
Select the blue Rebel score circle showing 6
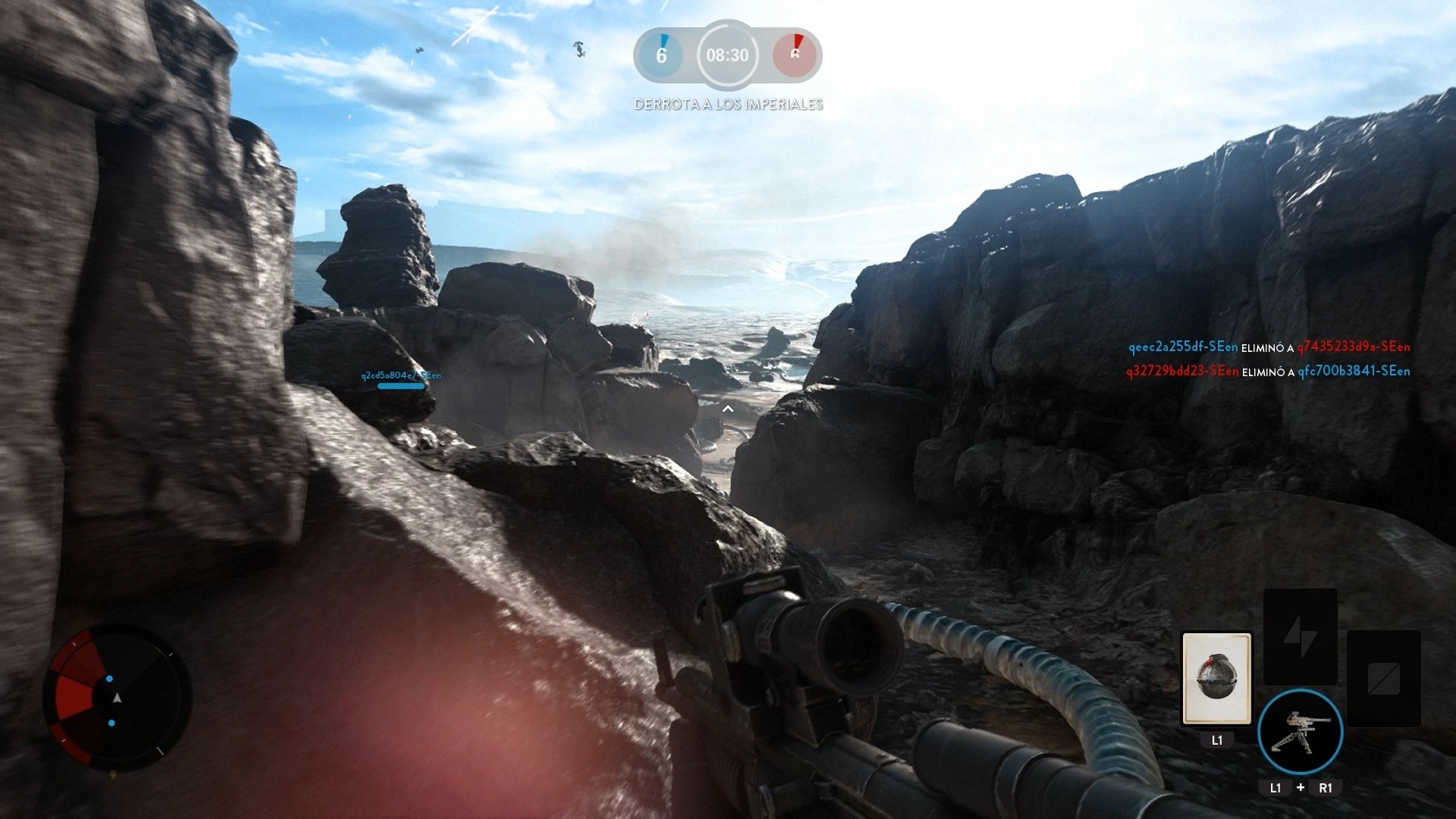[659, 55]
